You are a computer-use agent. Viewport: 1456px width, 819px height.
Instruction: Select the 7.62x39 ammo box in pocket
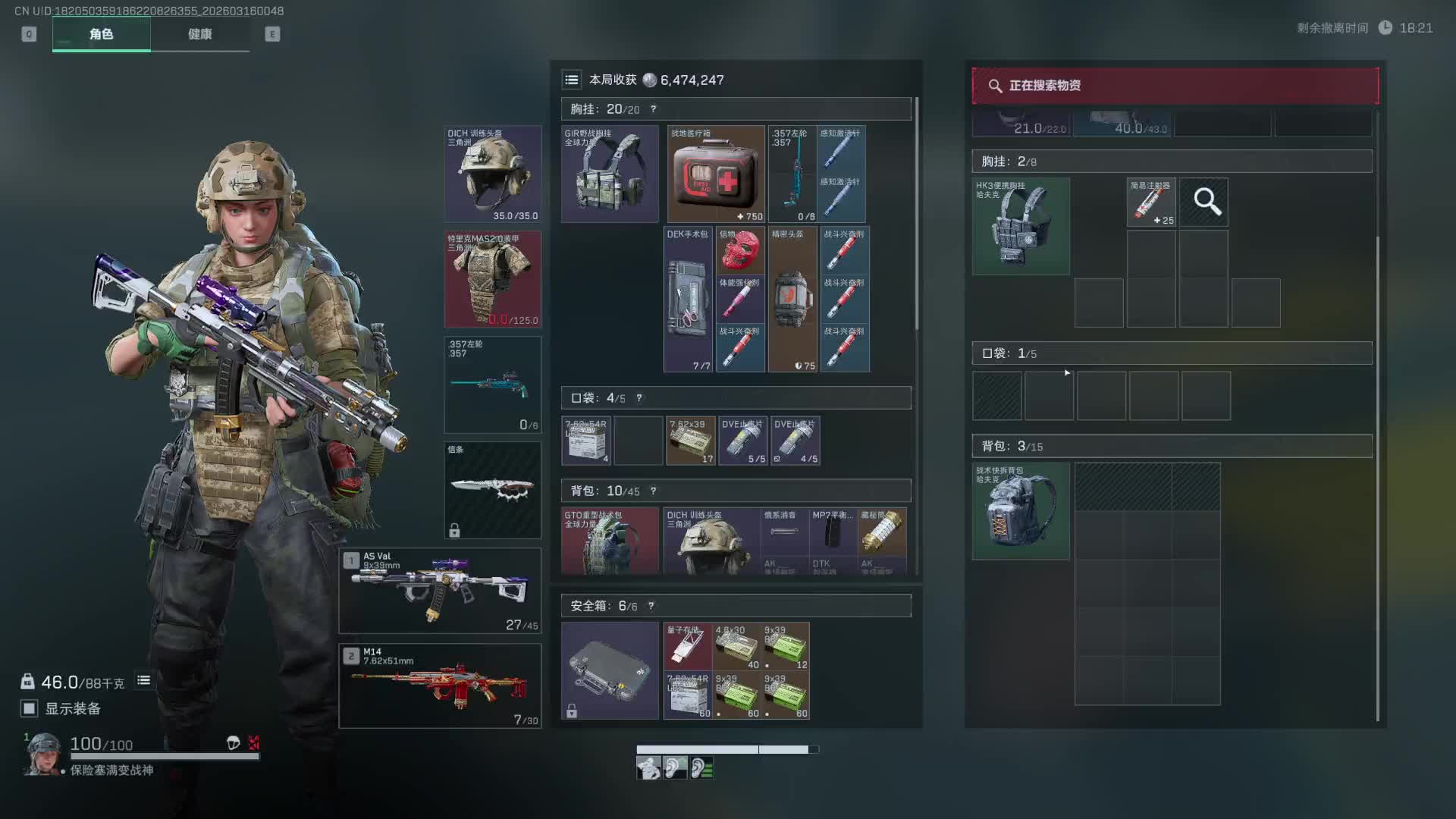point(690,441)
